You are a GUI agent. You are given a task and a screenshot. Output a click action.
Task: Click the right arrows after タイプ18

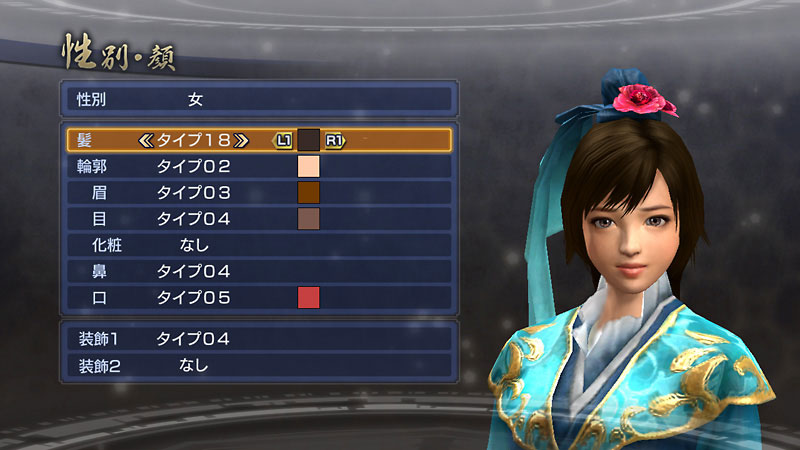pyautogui.click(x=243, y=140)
